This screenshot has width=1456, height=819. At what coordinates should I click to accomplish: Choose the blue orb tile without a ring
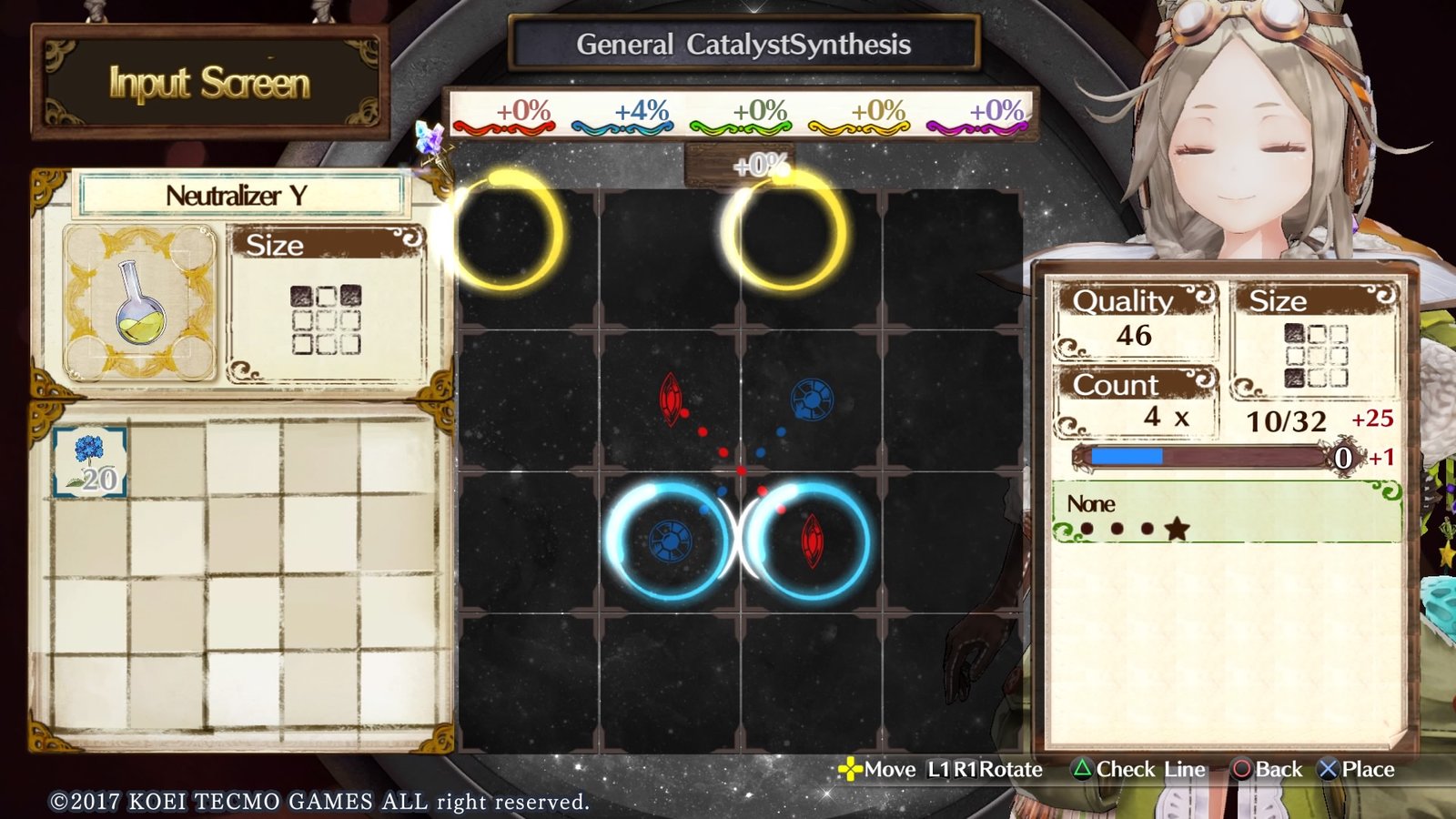811,399
